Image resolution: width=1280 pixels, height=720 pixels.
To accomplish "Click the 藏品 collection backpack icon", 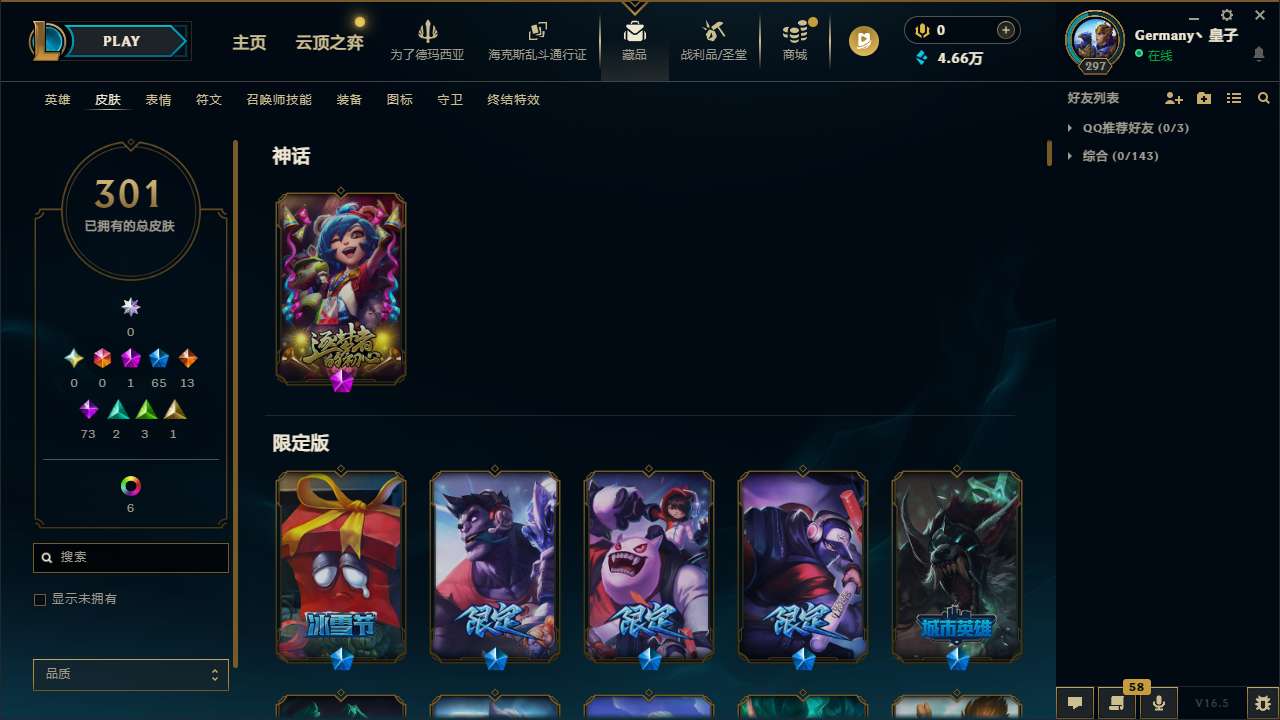I will click(x=634, y=32).
